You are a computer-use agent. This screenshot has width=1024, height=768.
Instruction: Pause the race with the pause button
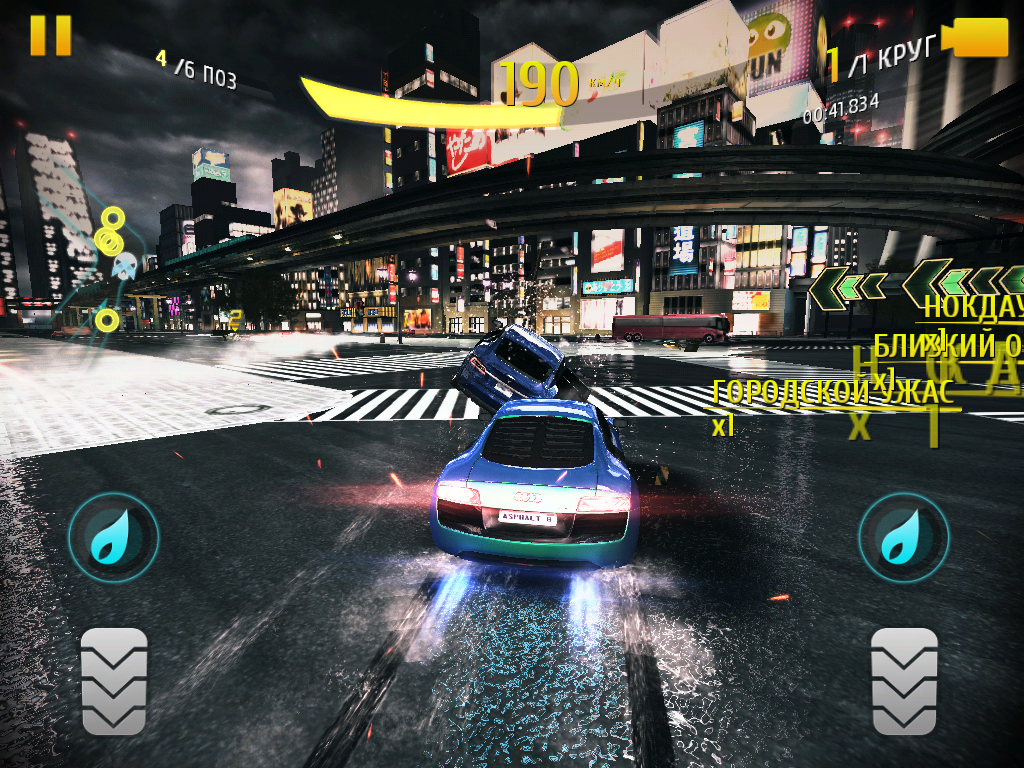[x=50, y=35]
